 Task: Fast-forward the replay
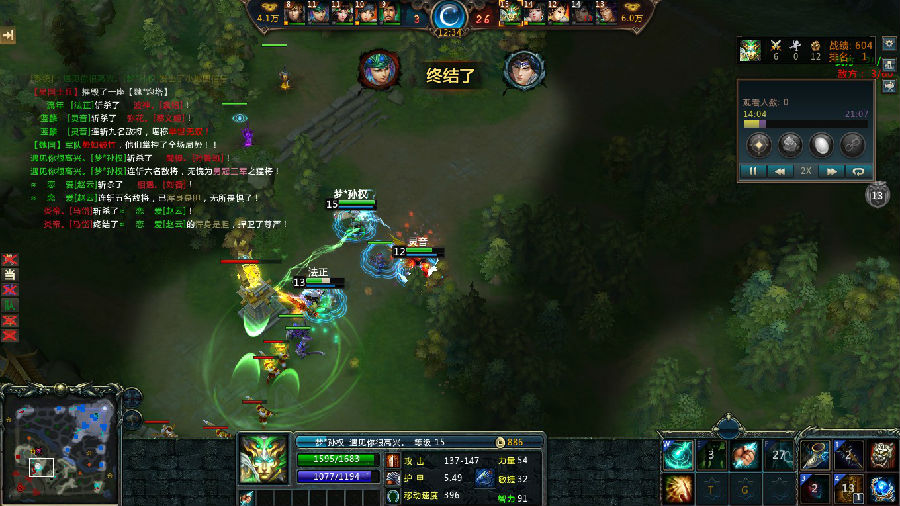tap(830, 171)
